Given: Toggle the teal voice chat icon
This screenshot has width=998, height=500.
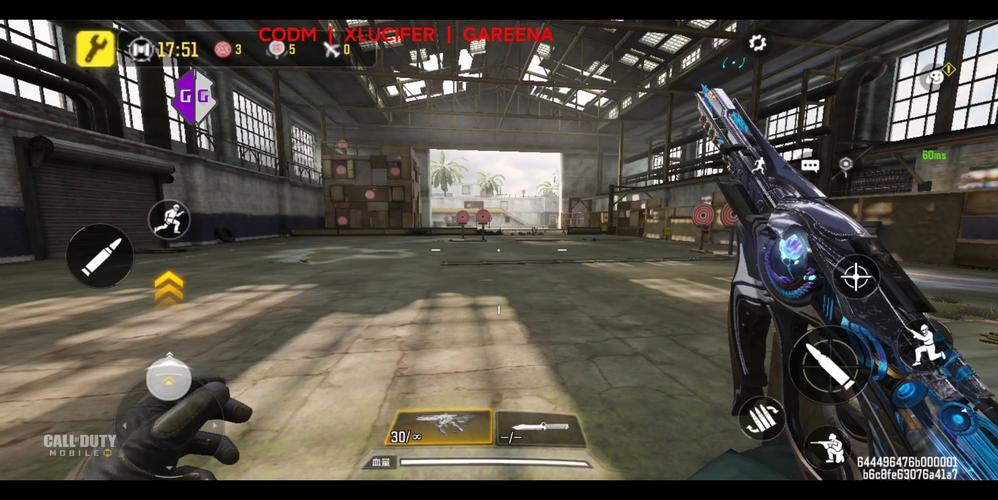Looking at the screenshot, I should tap(735, 62).
